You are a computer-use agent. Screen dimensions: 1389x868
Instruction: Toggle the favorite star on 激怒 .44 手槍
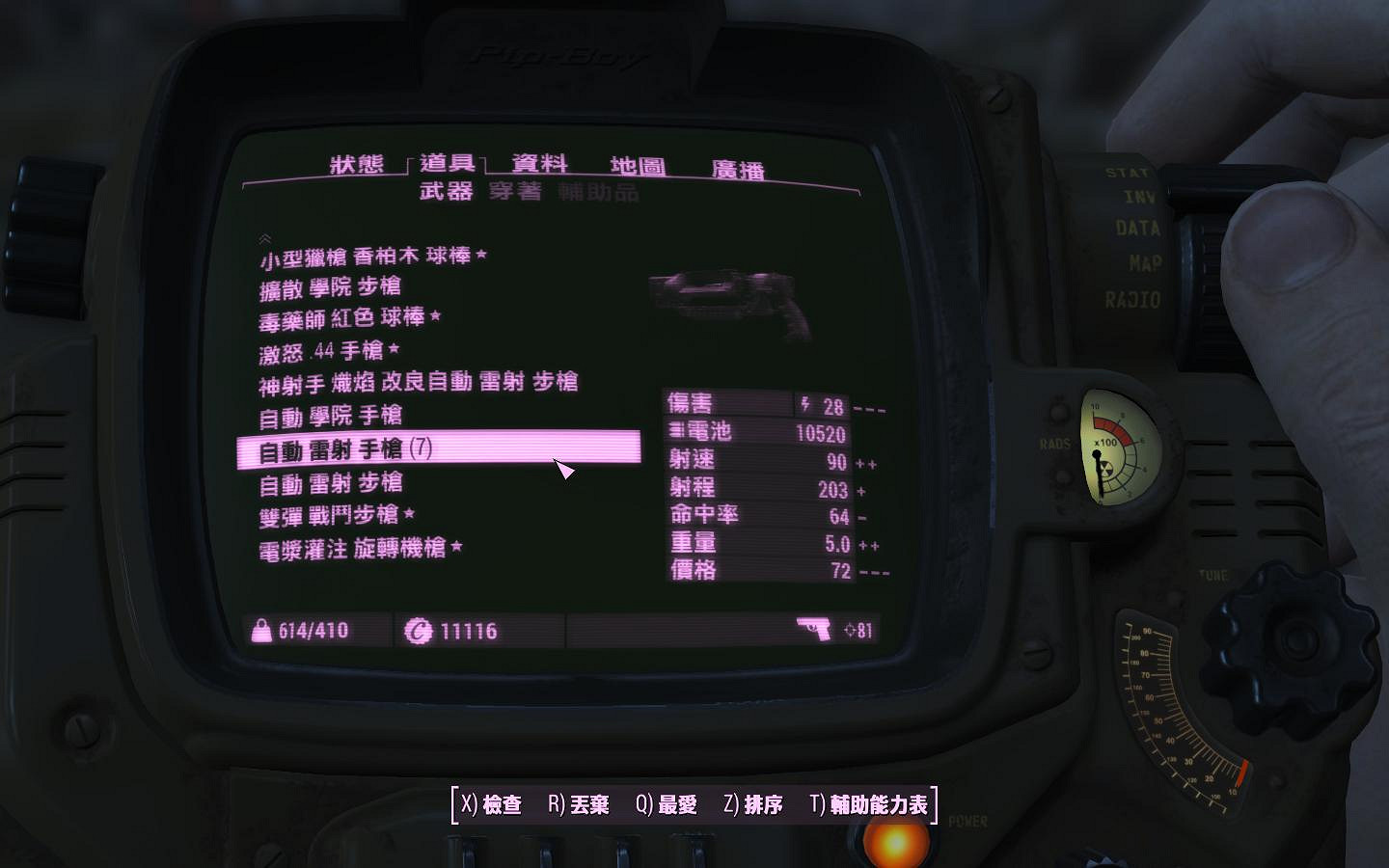point(394,350)
